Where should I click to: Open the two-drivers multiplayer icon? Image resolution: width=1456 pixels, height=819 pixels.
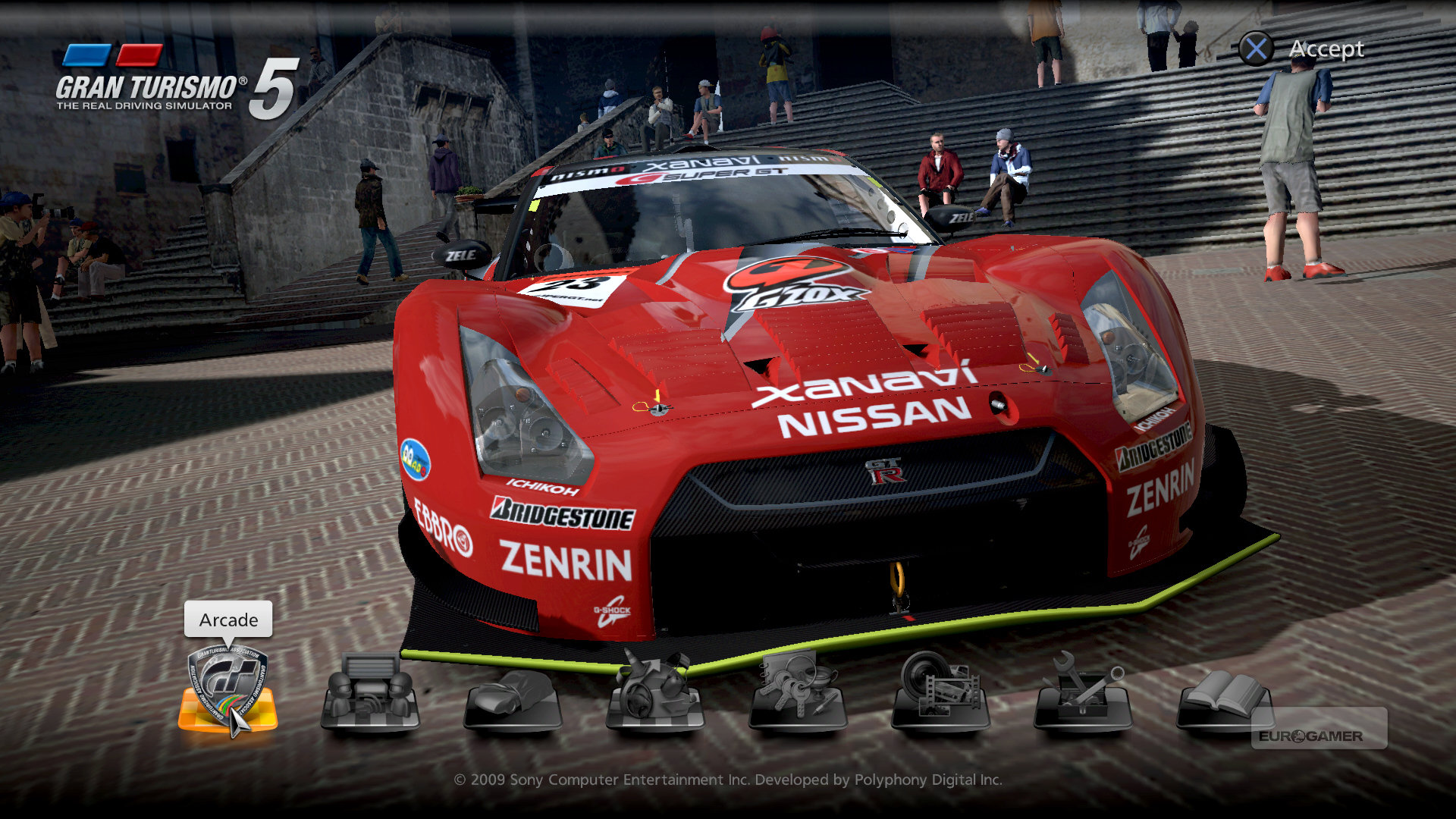click(x=370, y=692)
